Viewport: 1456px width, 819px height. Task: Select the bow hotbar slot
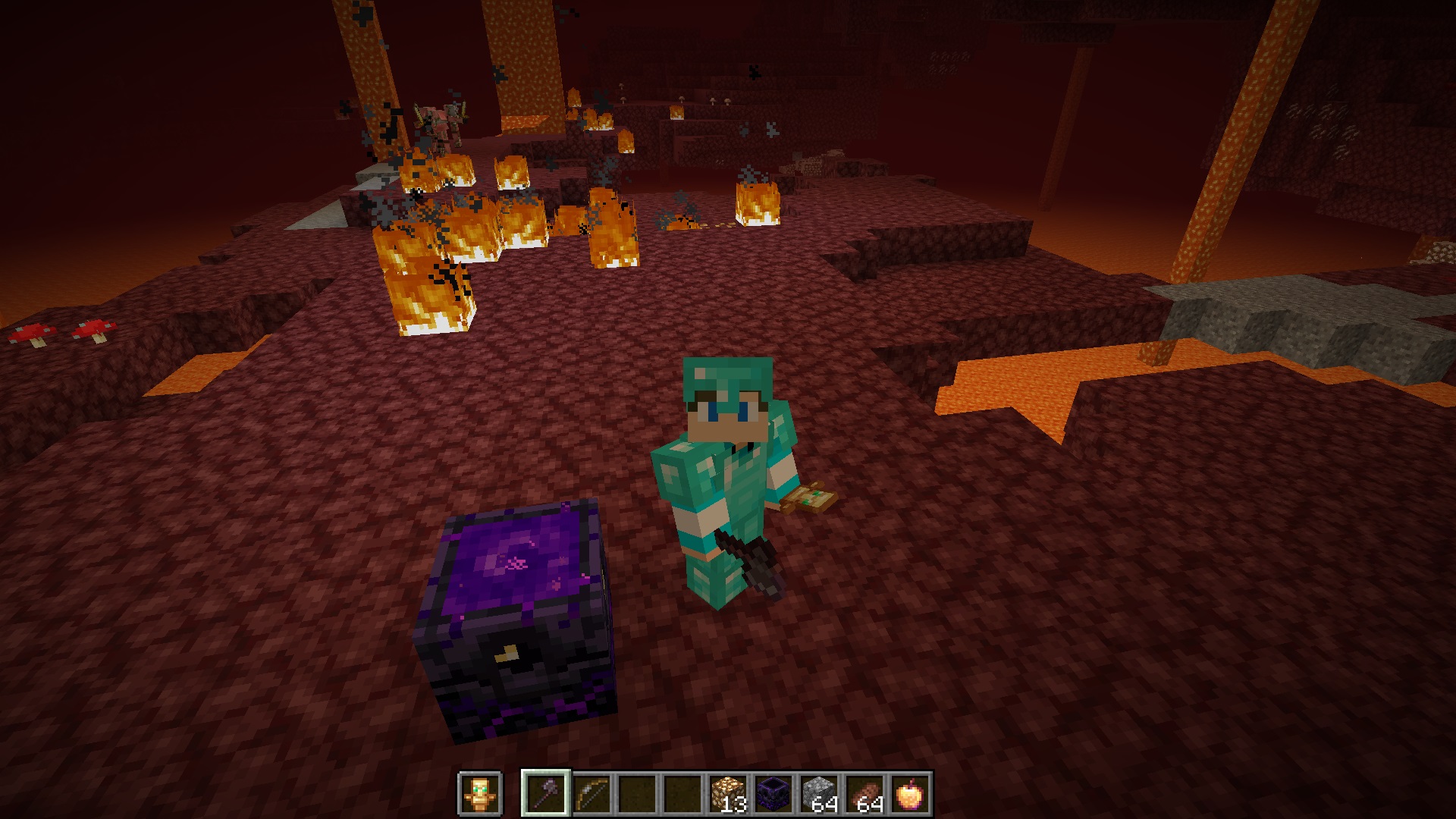point(591,794)
